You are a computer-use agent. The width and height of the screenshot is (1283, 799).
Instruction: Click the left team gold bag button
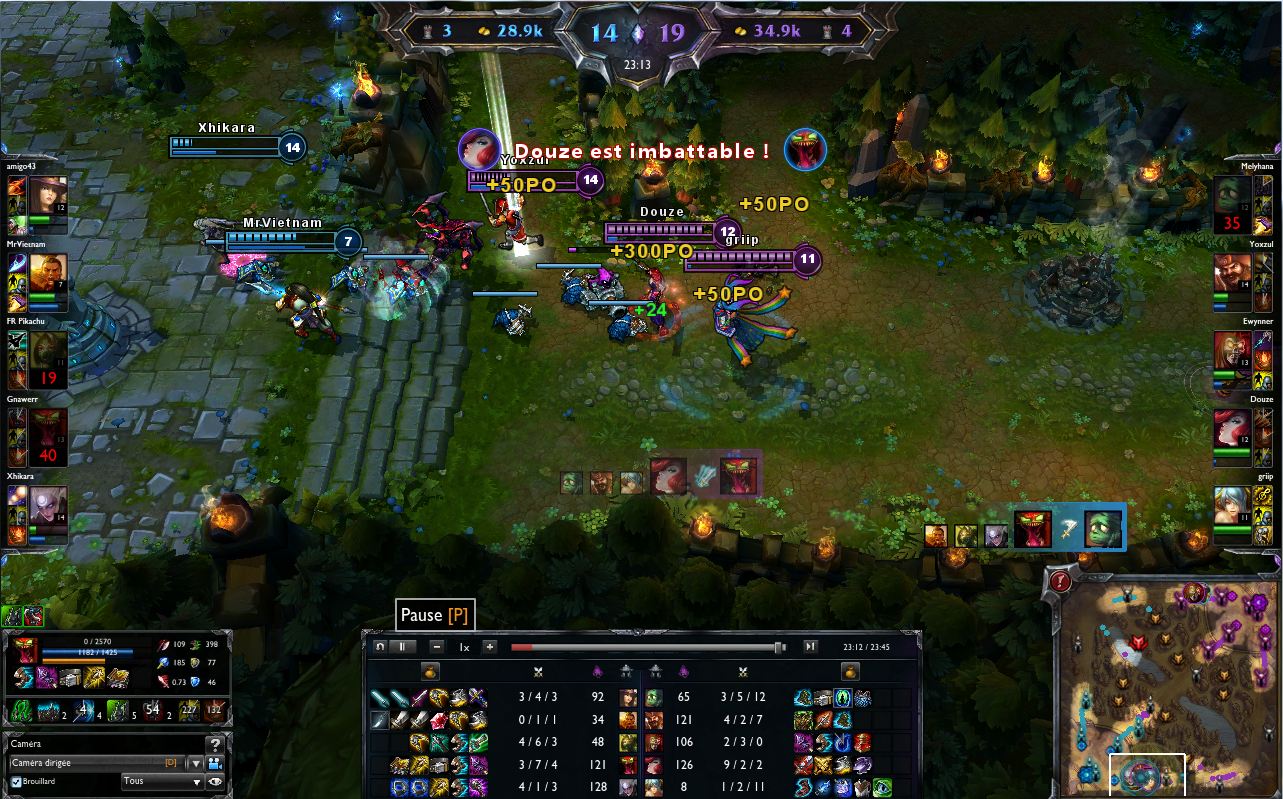pyautogui.click(x=431, y=672)
